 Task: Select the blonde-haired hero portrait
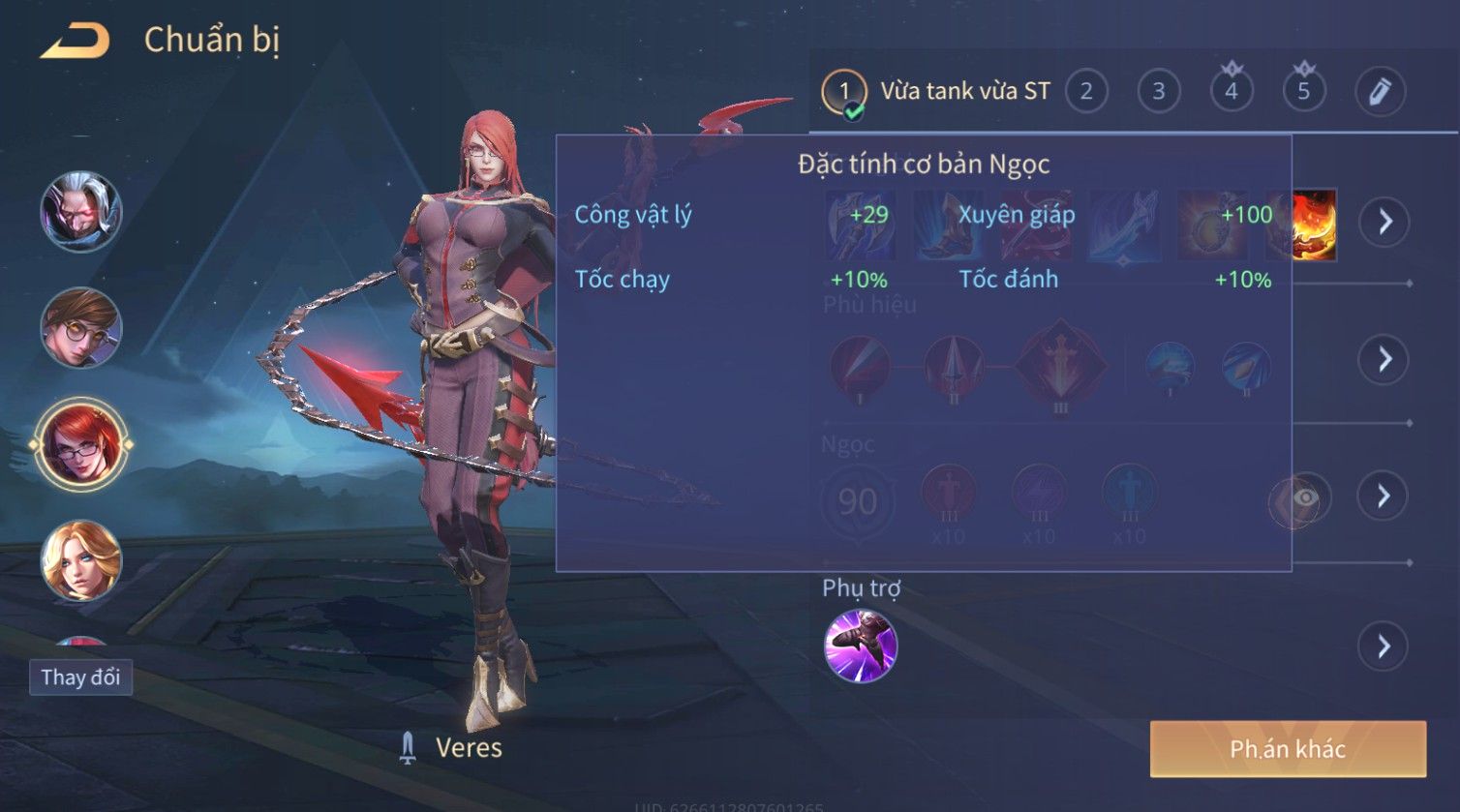point(80,560)
